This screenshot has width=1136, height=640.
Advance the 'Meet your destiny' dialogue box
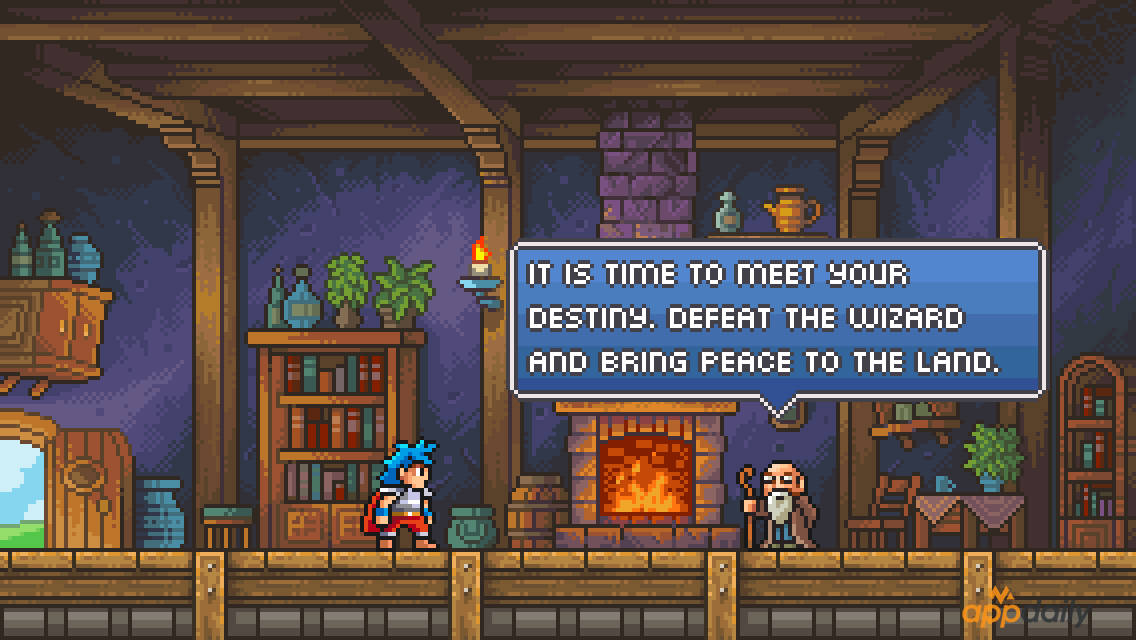[777, 319]
